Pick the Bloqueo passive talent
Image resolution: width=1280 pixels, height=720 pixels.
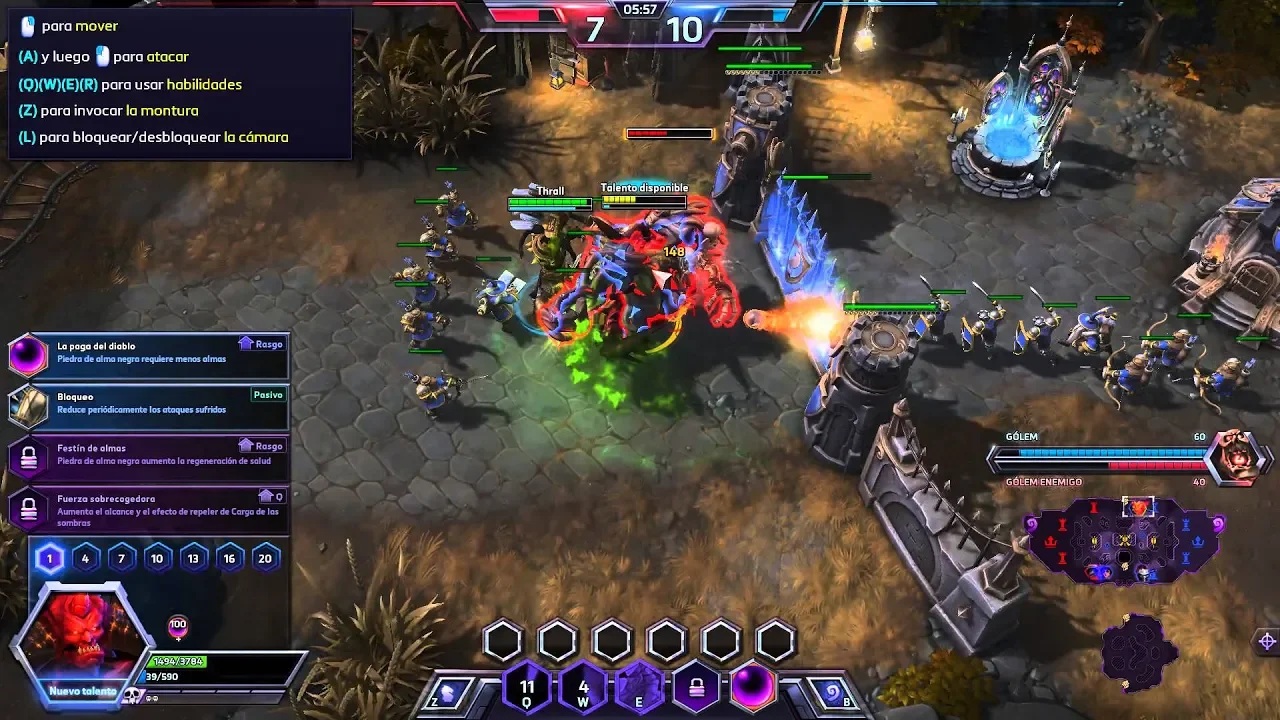(x=148, y=406)
